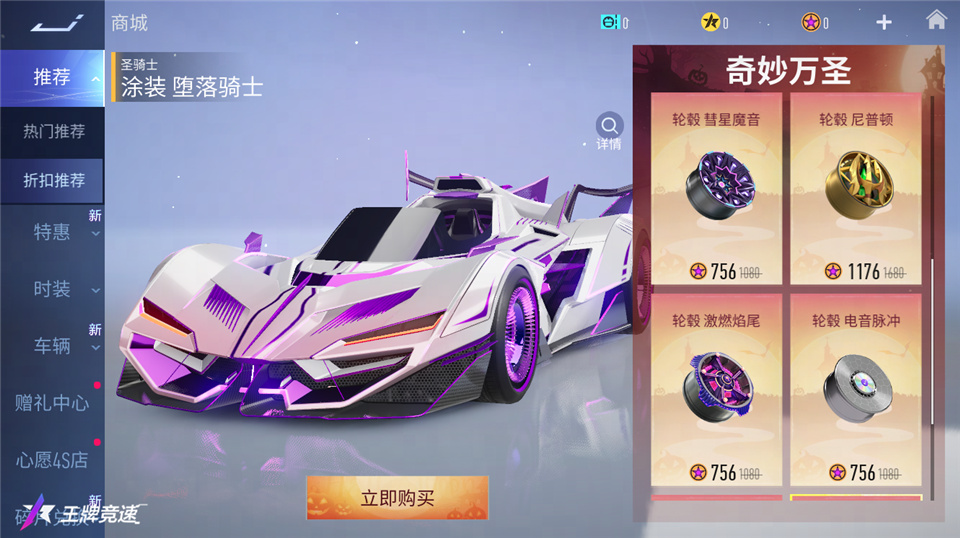960x538 pixels.
Task: Open 详情 details magnifier icon
Action: pos(609,127)
